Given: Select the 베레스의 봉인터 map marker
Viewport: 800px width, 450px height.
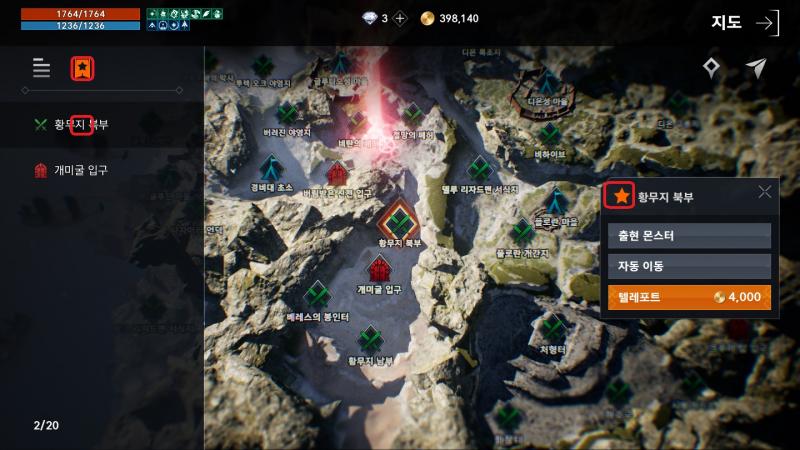Looking at the screenshot, I should pos(317,295).
